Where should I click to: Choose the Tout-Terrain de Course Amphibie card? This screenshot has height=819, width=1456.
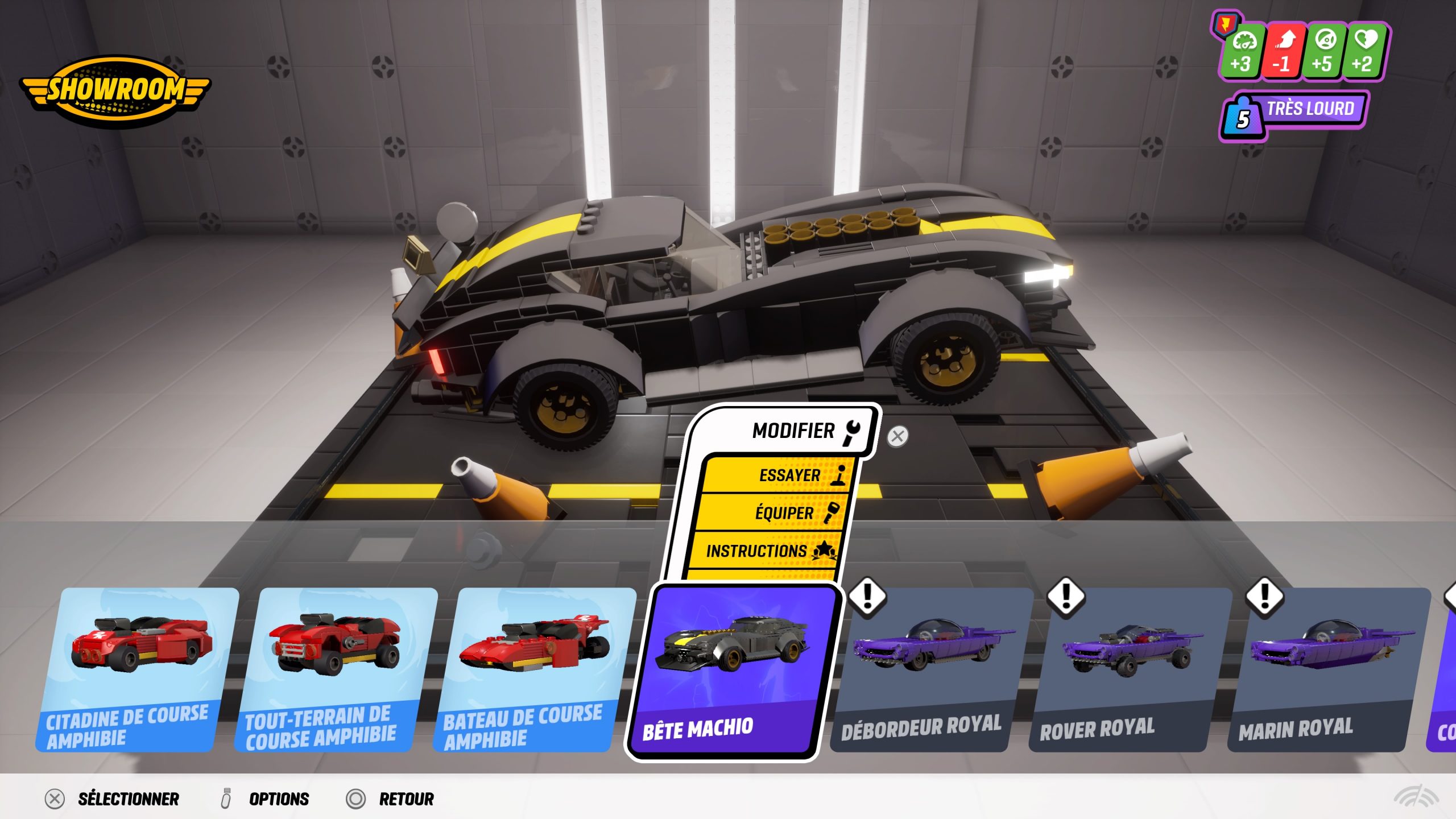point(336,669)
